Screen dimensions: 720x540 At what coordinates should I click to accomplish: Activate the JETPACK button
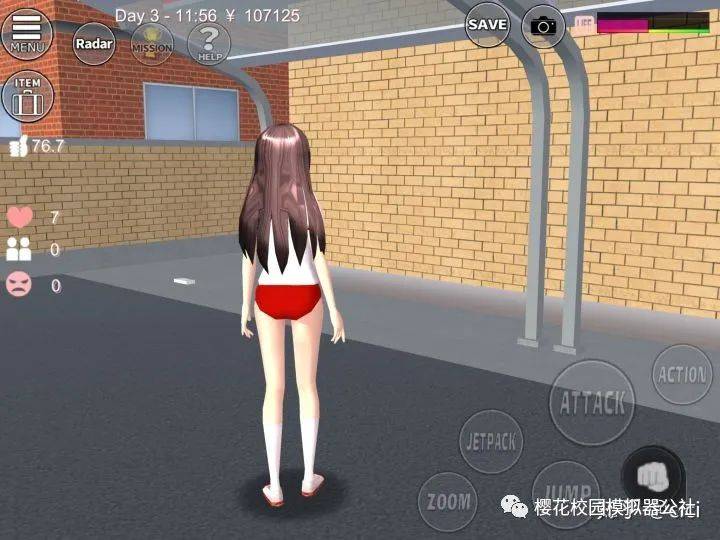[492, 442]
